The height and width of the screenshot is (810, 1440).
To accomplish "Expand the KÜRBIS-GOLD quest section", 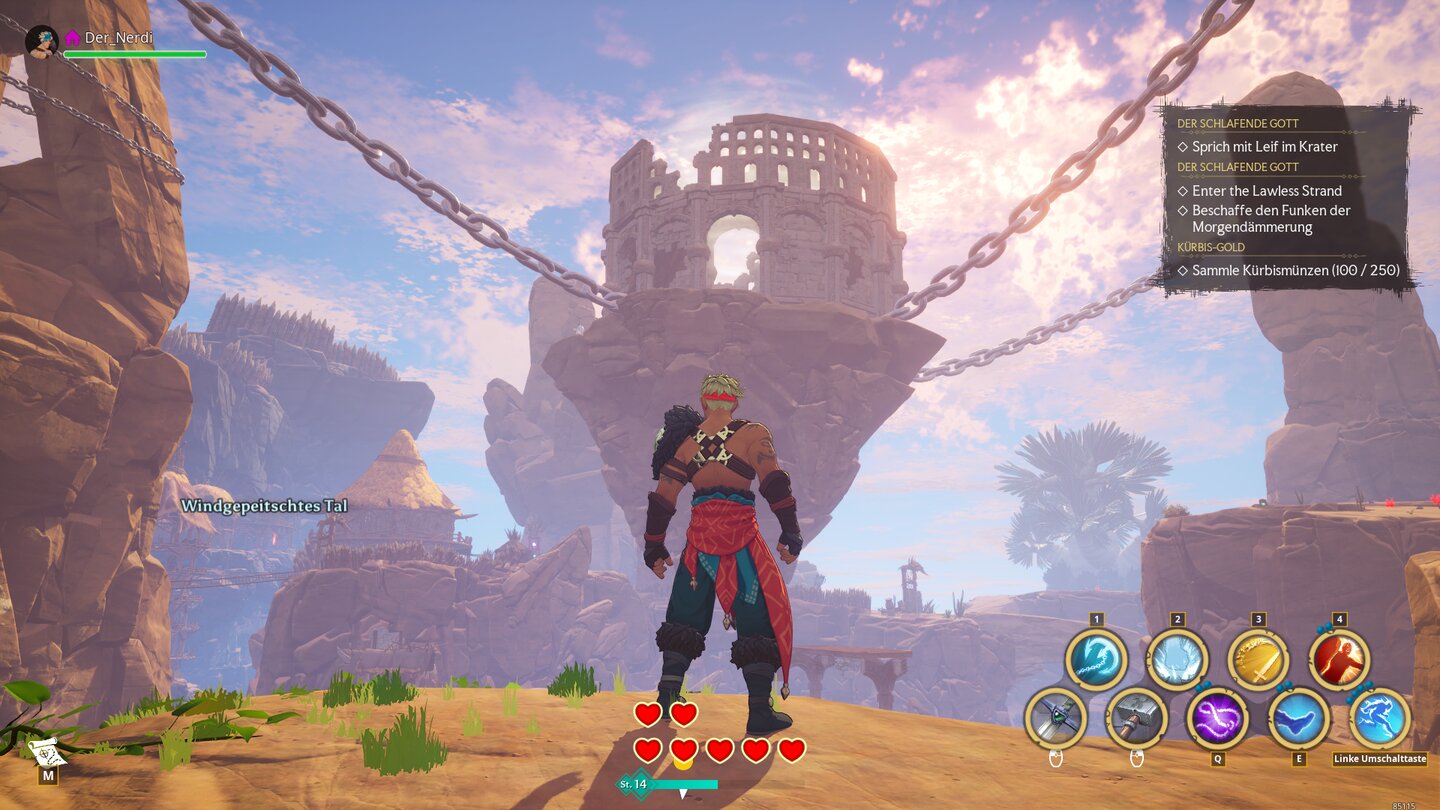I will pyautogui.click(x=1210, y=245).
